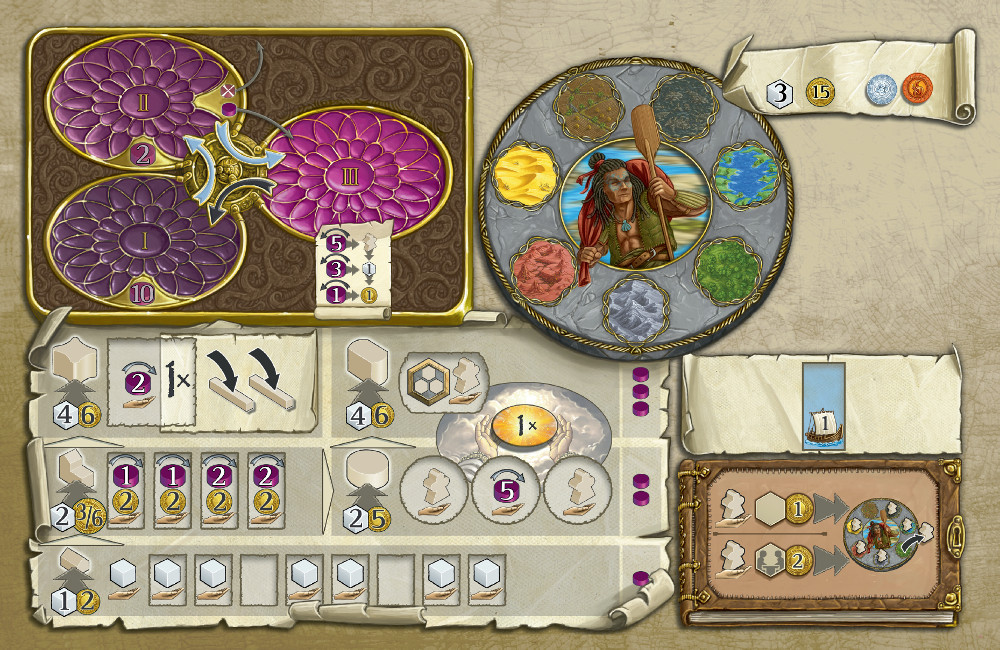The image size is (1000, 650).
Task: Choose the red wasteland terrain tile
Action: [543, 269]
